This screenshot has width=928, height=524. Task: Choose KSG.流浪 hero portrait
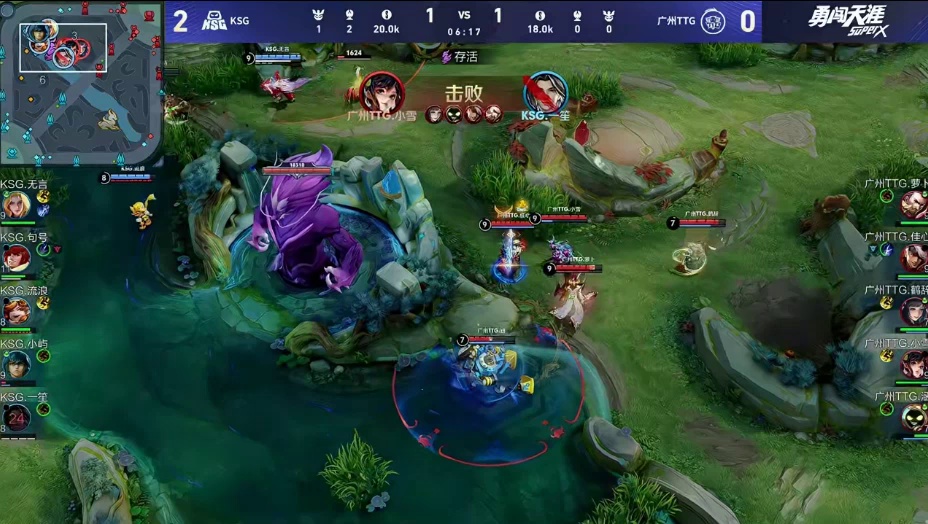[x=15, y=312]
